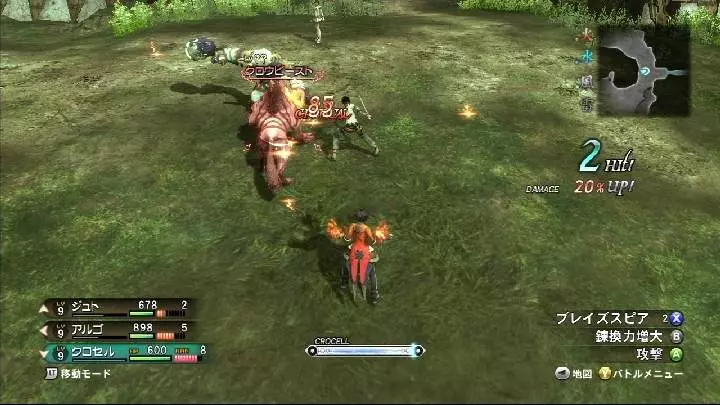Image resolution: width=720 pixels, height=405 pixels.
Task: Click the minimap in the corner
Action: (x=643, y=71)
